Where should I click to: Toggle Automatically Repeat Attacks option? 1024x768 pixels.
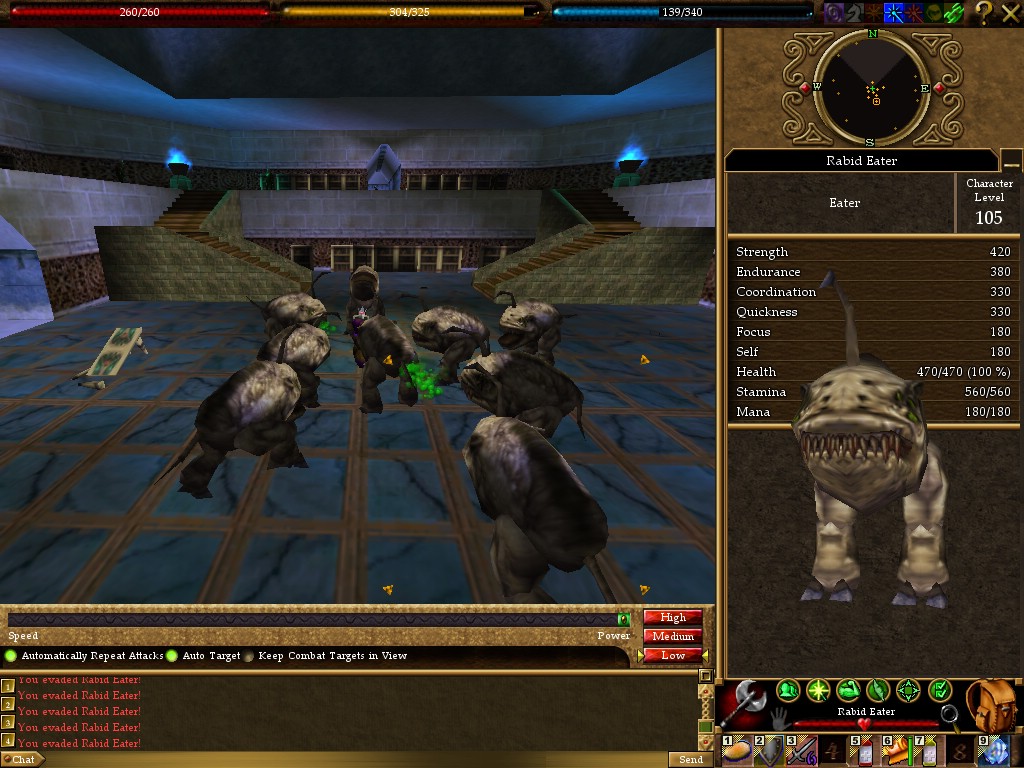(x=12, y=656)
